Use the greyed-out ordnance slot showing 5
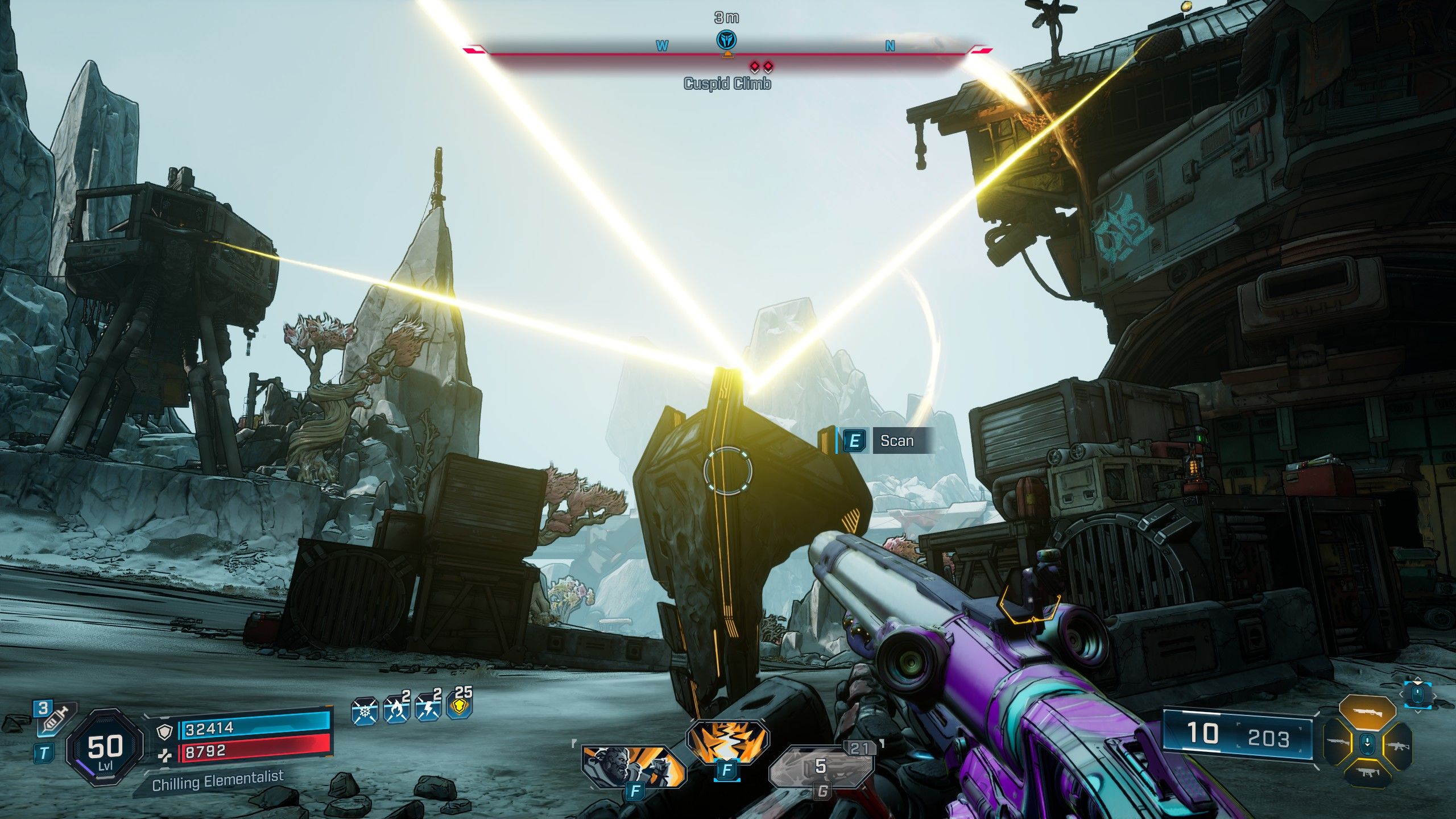 click(821, 768)
